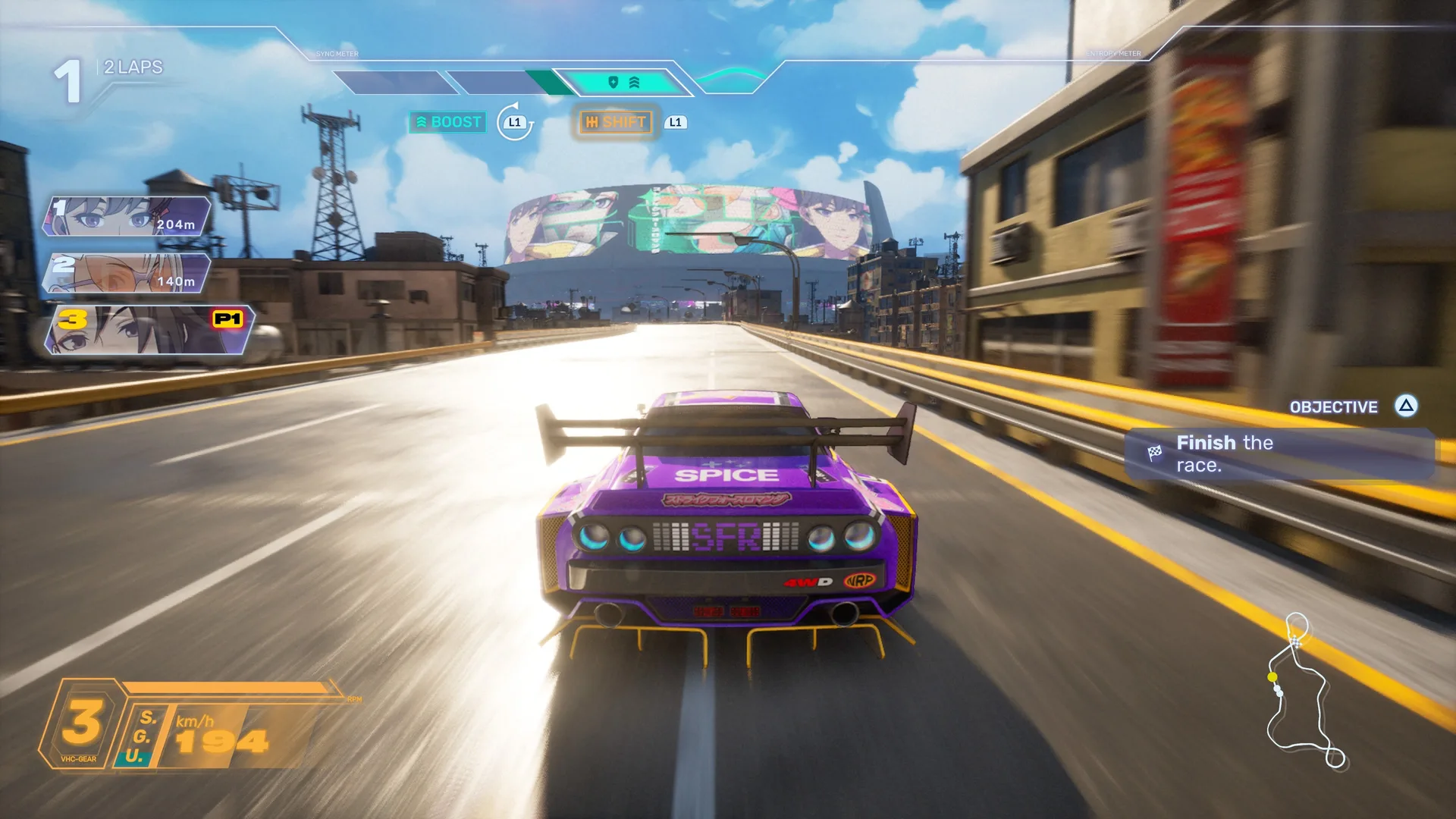Choose the third place P1 racer card

click(x=149, y=330)
